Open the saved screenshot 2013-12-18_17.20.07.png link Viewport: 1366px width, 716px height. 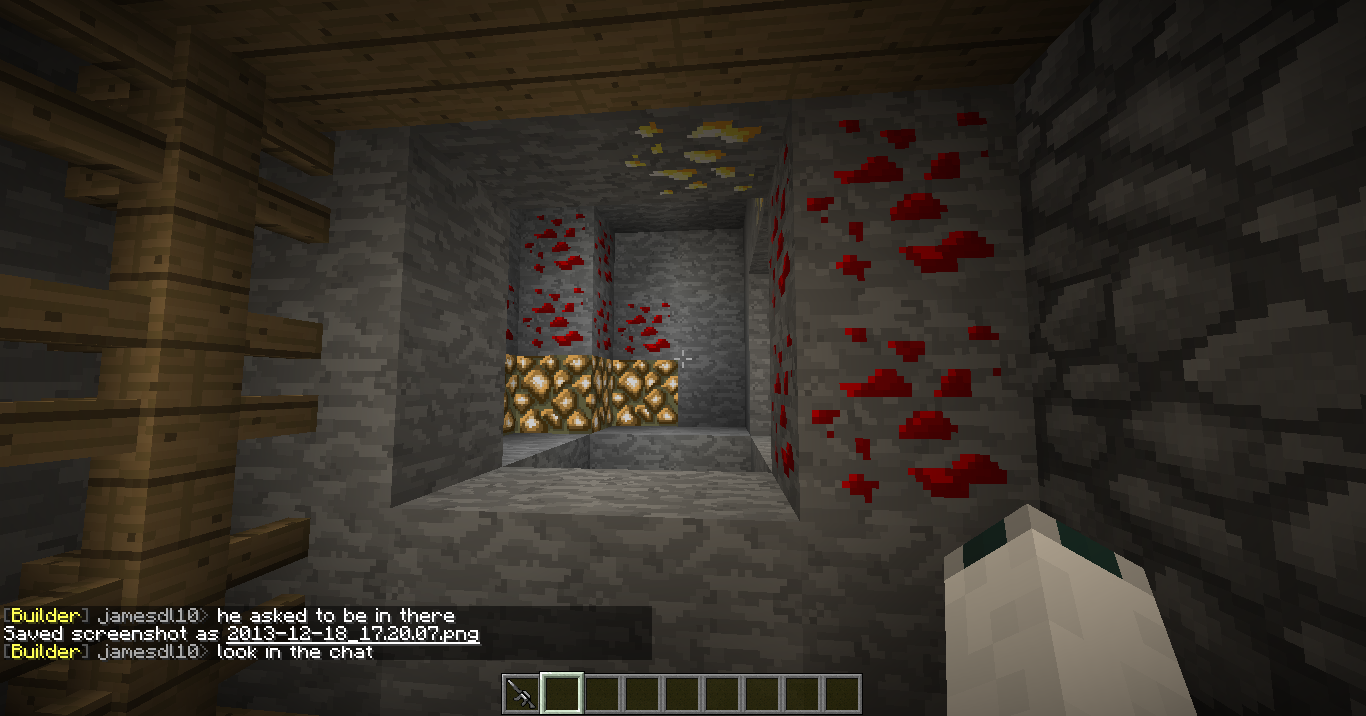pos(353,634)
